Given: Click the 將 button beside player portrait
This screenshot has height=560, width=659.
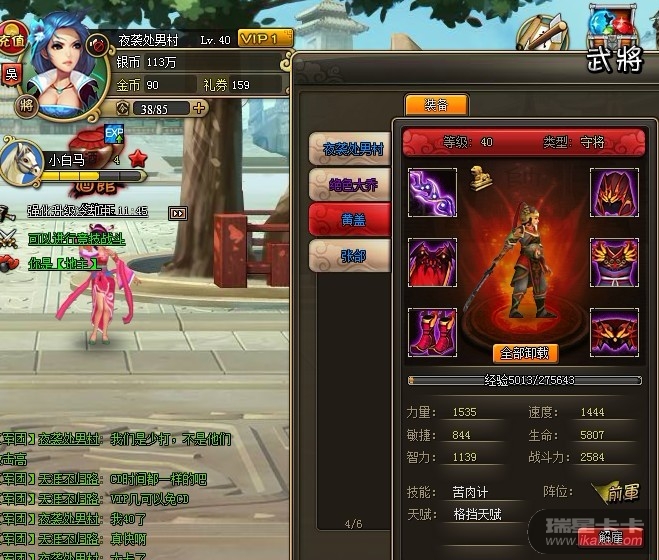Looking at the screenshot, I should point(18,103).
